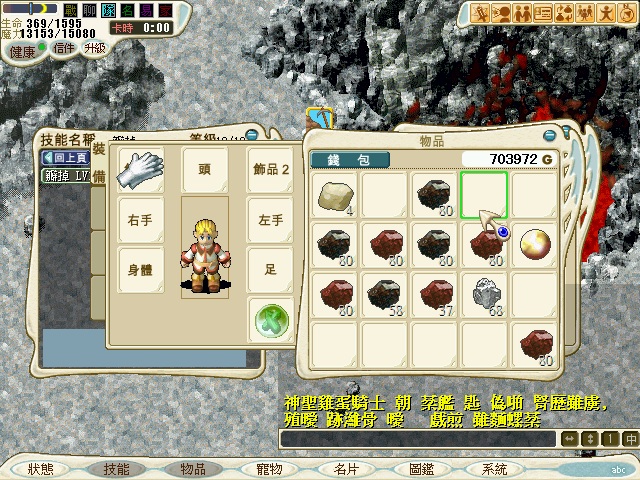Image resolution: width=640 pixels, height=480 pixels.
Task: Open the 信件 mail button
Action: [63, 47]
